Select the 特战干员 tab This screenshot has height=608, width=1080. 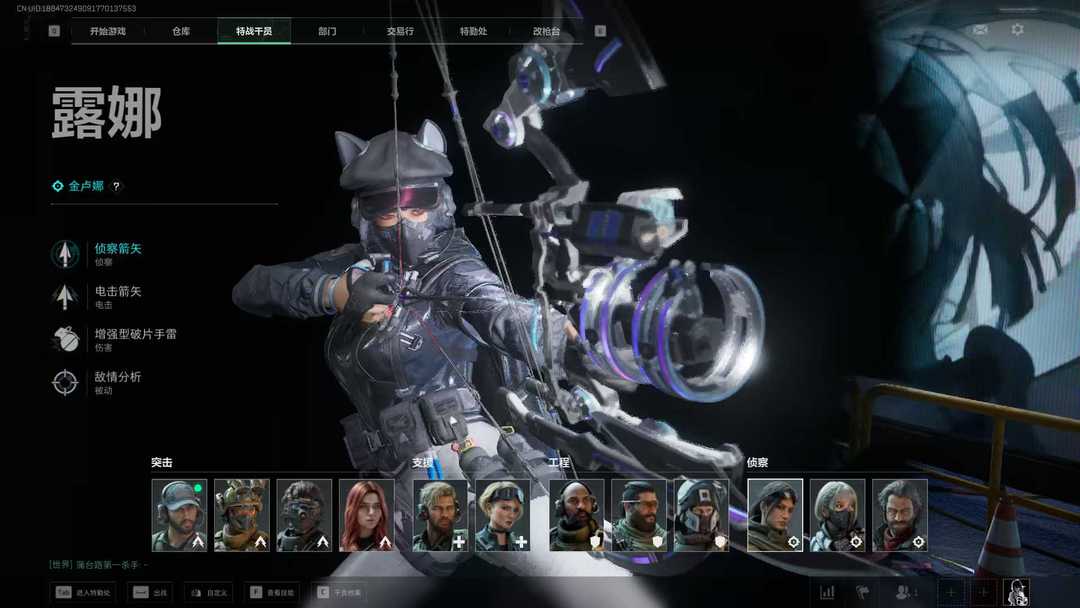coord(254,31)
